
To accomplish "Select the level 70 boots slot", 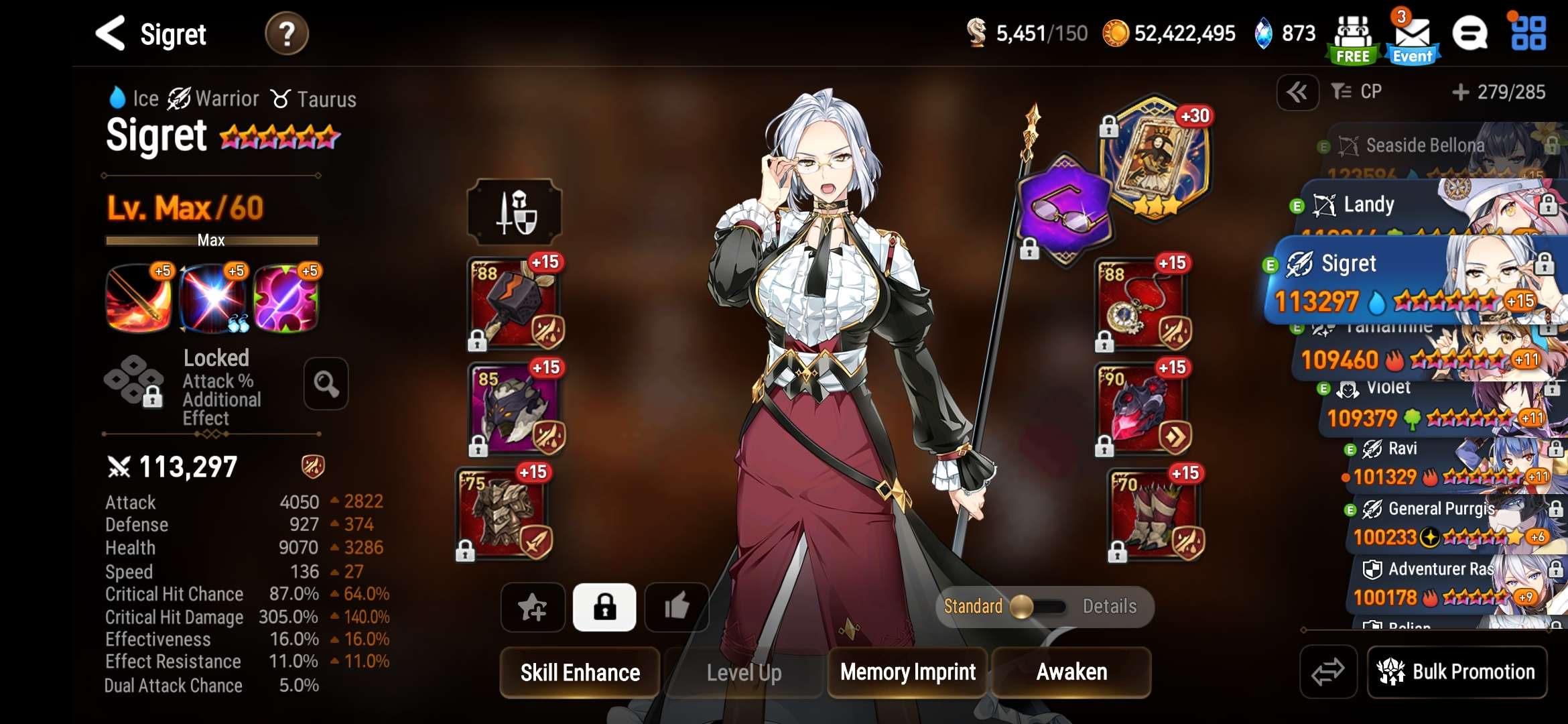I will pos(1154,515).
